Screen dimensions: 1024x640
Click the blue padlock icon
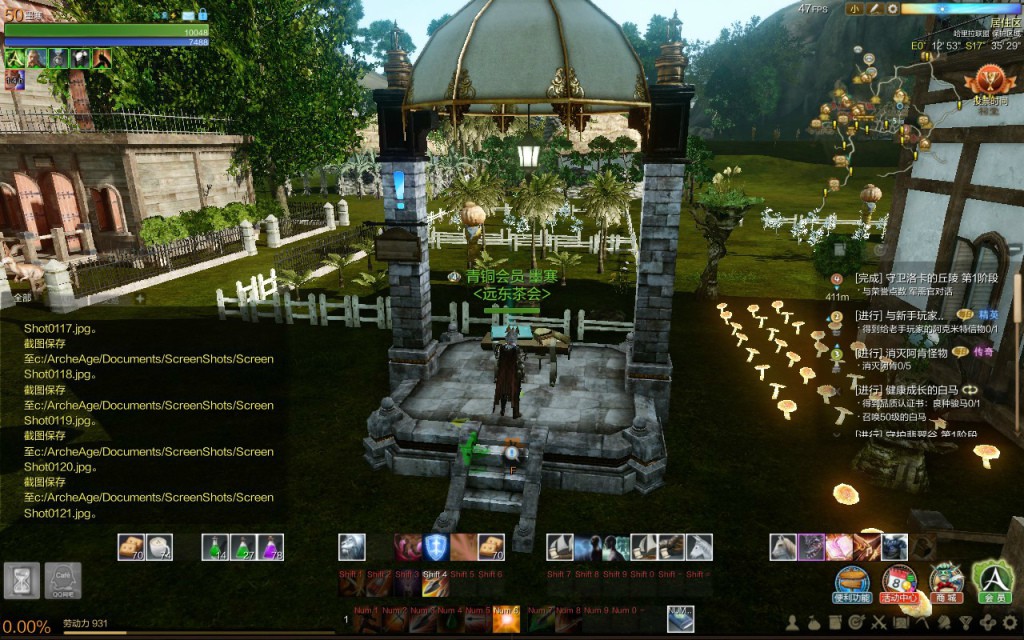(x=203, y=15)
